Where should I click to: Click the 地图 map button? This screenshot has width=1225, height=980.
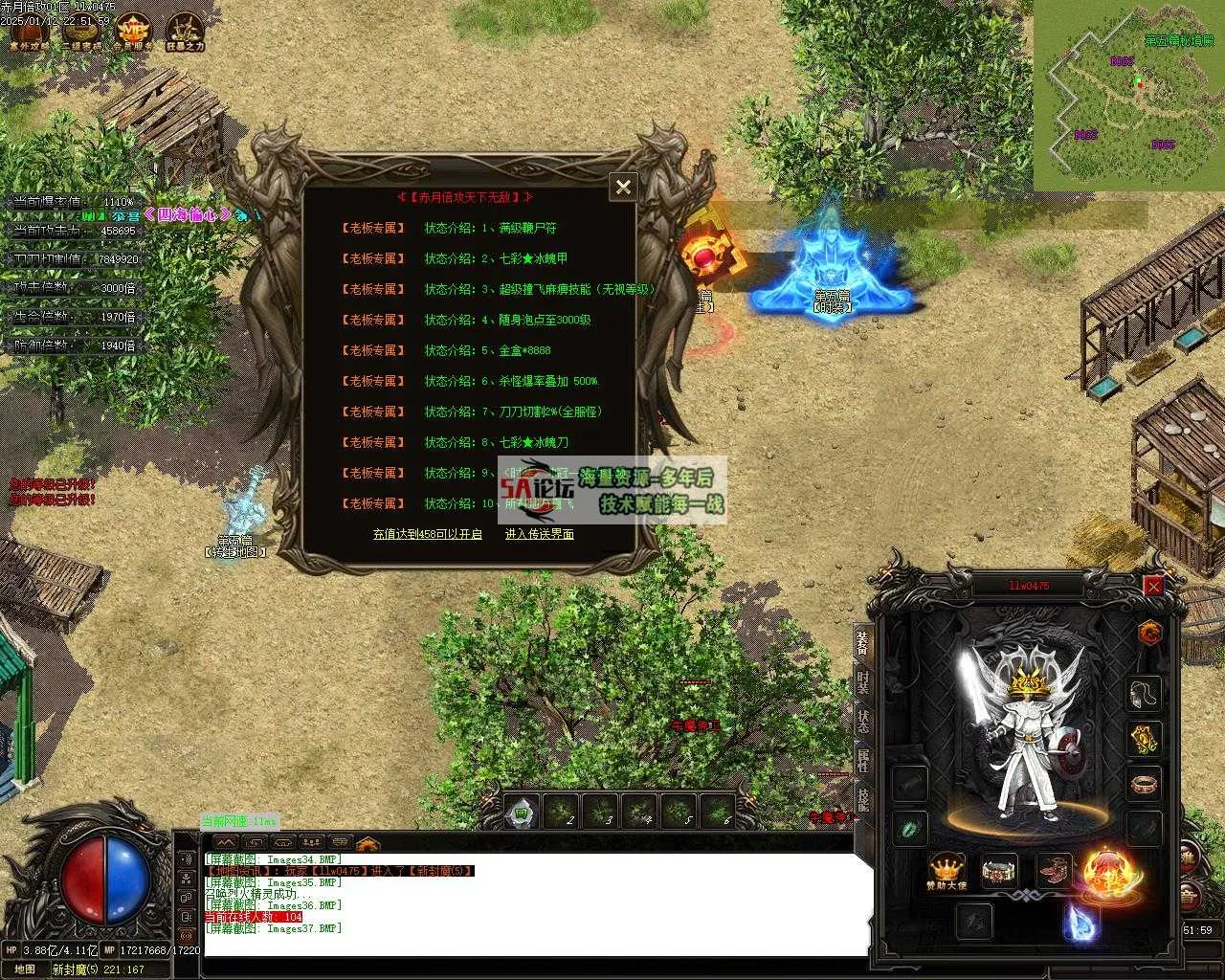point(25,969)
